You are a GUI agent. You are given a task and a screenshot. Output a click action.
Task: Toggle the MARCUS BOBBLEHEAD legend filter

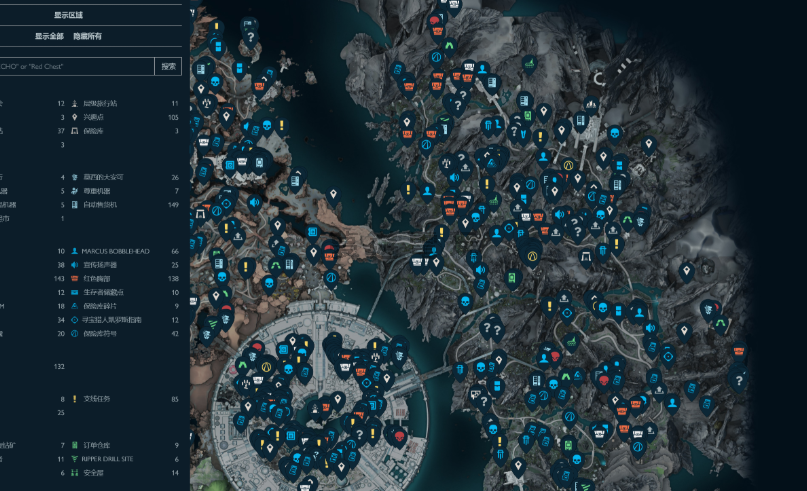pyautogui.click(x=115, y=251)
